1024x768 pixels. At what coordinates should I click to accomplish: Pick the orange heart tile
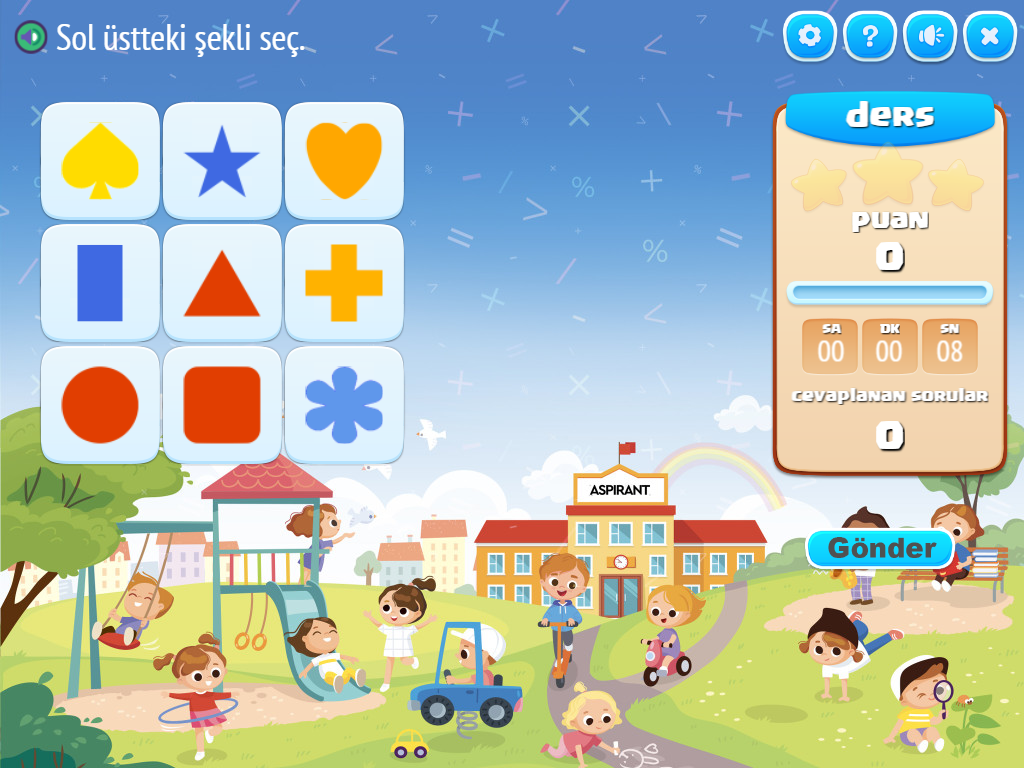[344, 160]
